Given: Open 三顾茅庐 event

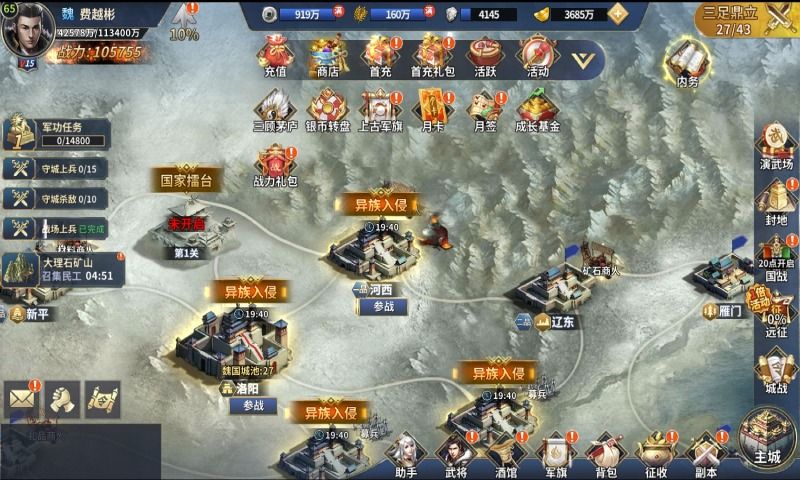Looking at the screenshot, I should click(275, 108).
